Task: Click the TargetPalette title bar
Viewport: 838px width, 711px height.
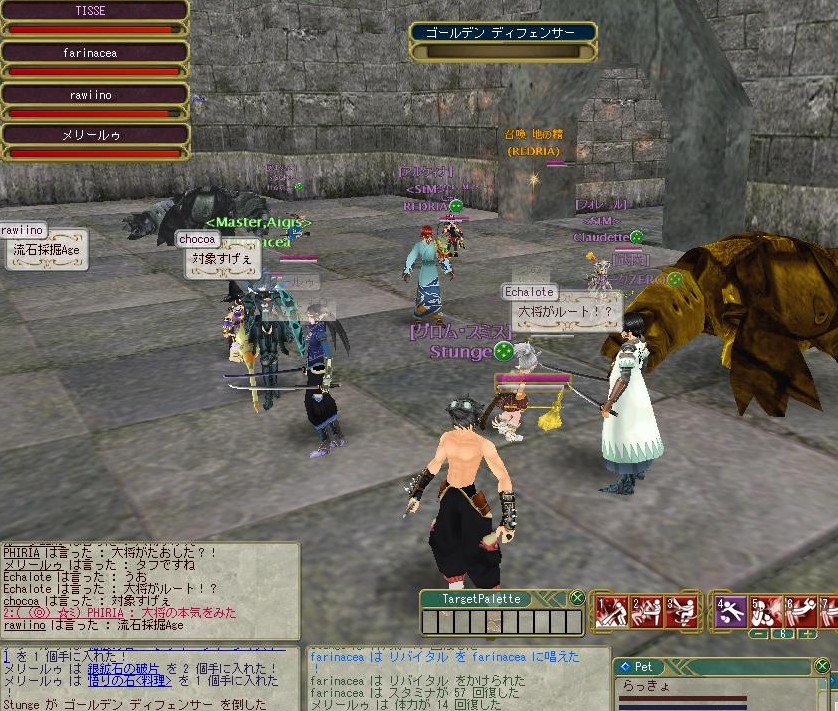Action: [483, 598]
